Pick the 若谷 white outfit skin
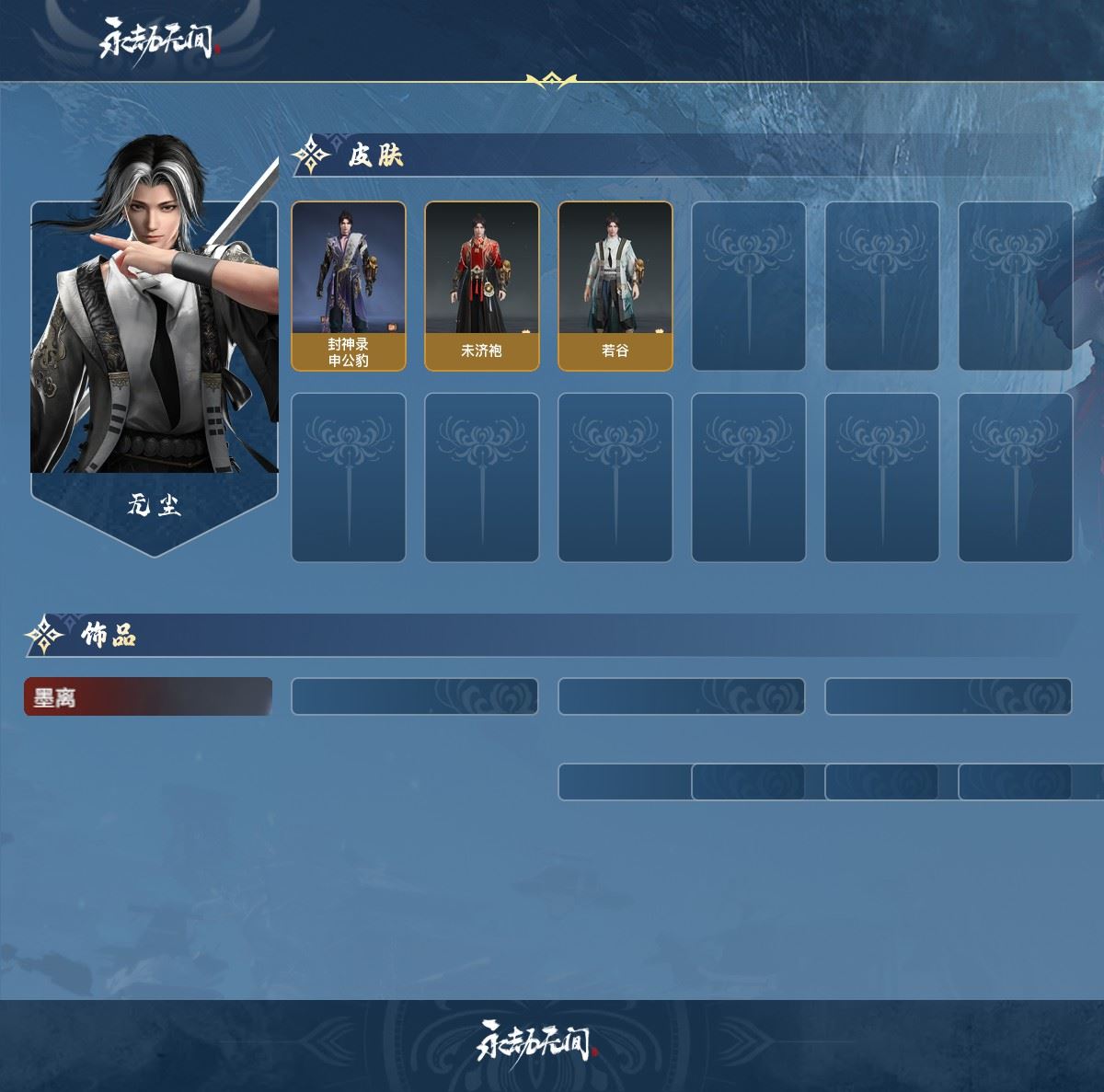Screen dimensions: 1104x1092 coord(615,286)
